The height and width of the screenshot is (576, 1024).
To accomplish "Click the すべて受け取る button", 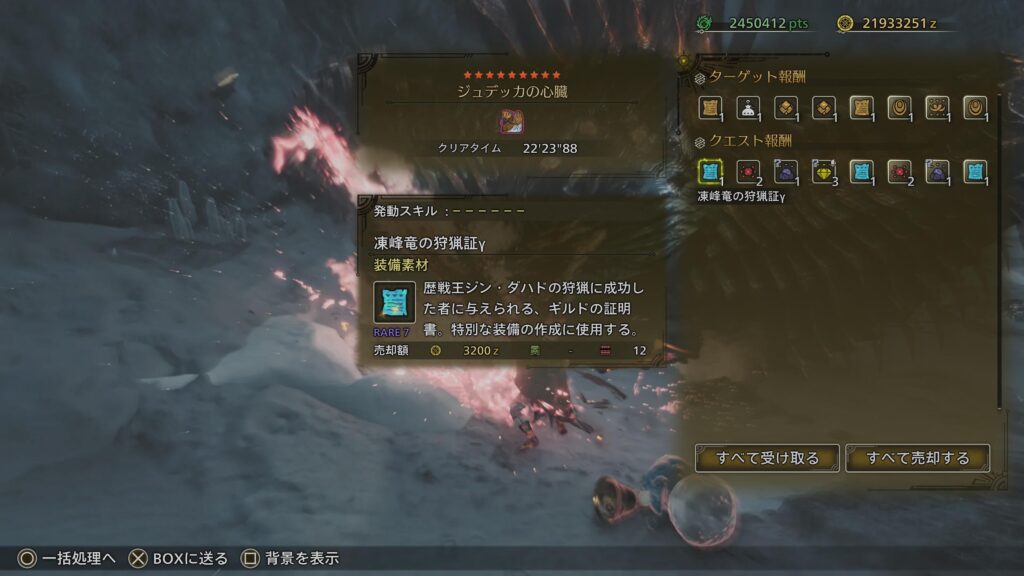I will [767, 458].
